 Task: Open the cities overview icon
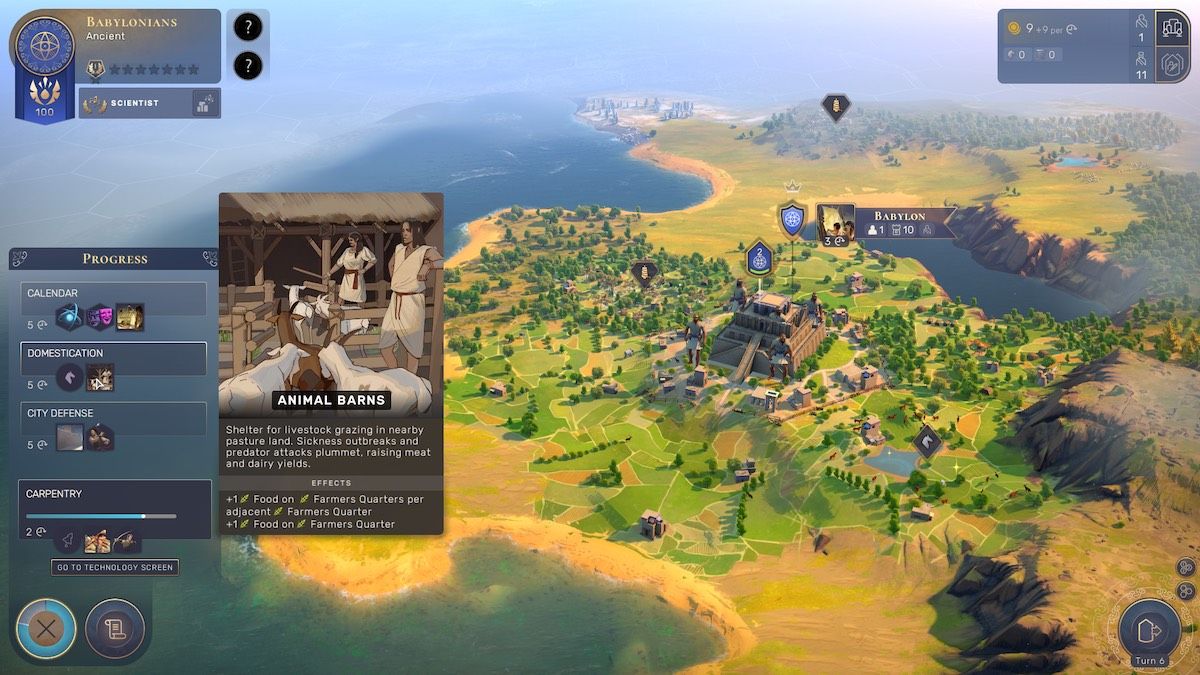pos(1171,28)
